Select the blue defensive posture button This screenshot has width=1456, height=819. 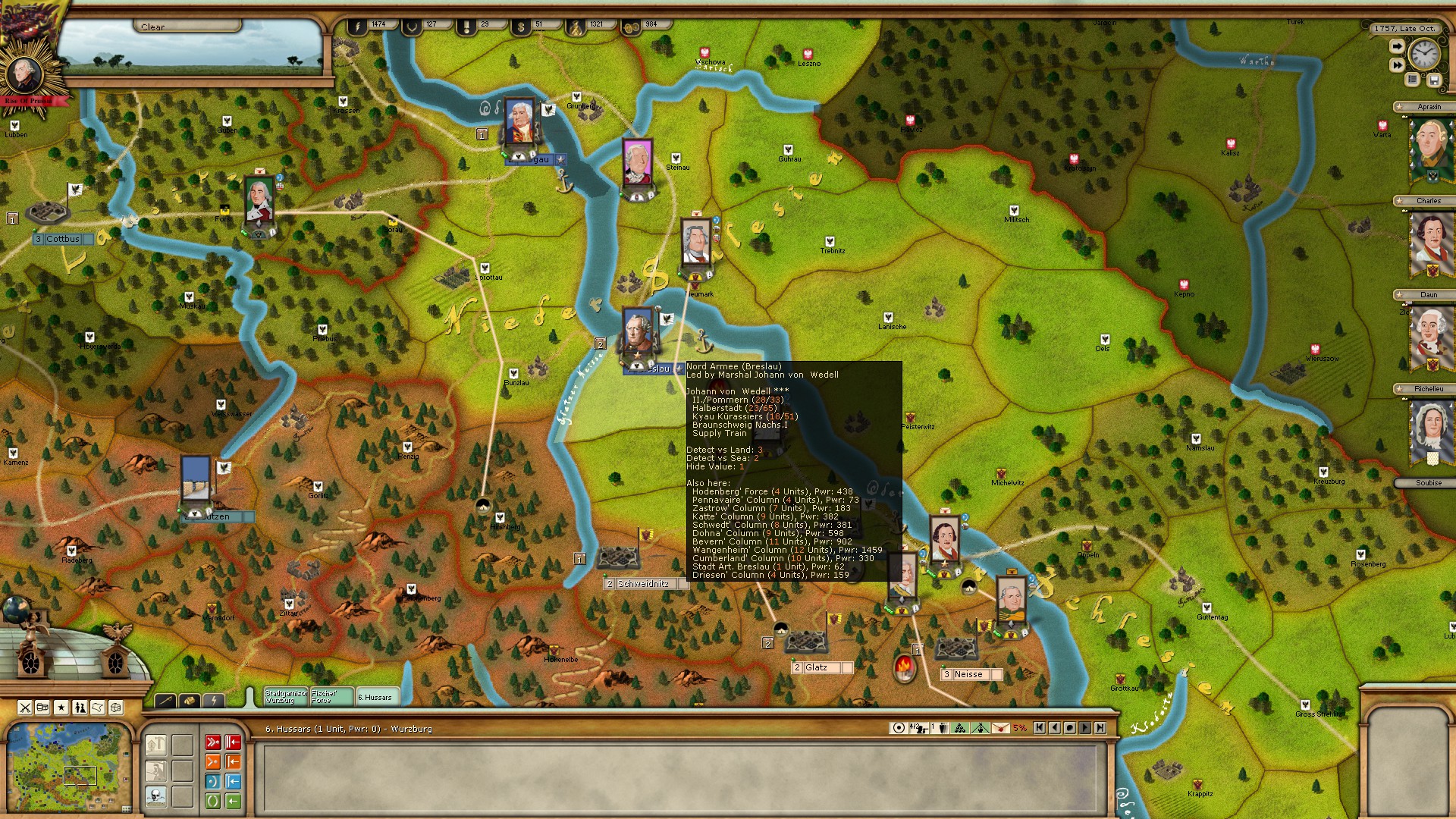point(212,782)
